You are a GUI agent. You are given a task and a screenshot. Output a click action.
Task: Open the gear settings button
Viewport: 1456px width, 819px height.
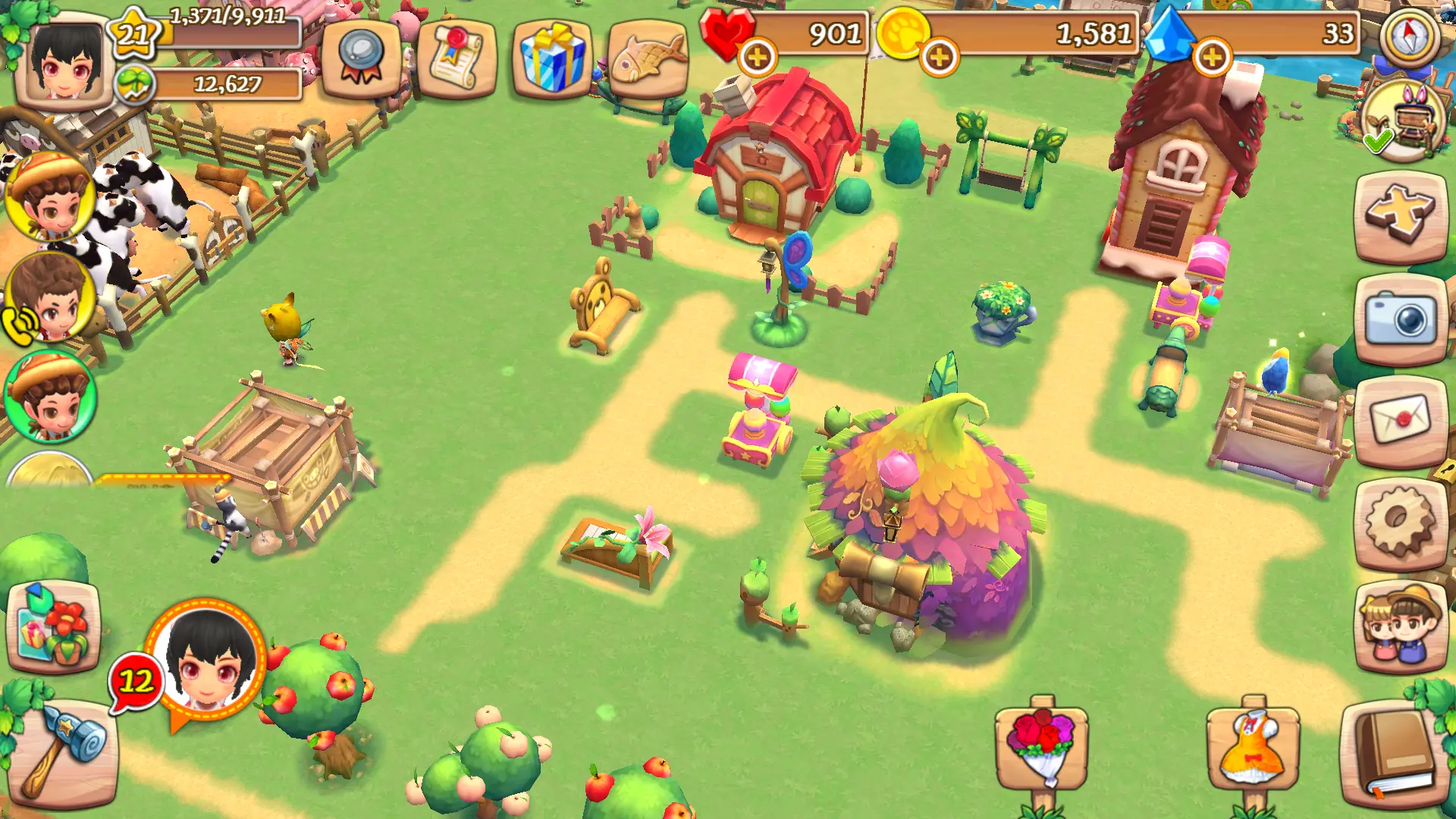click(x=1400, y=522)
